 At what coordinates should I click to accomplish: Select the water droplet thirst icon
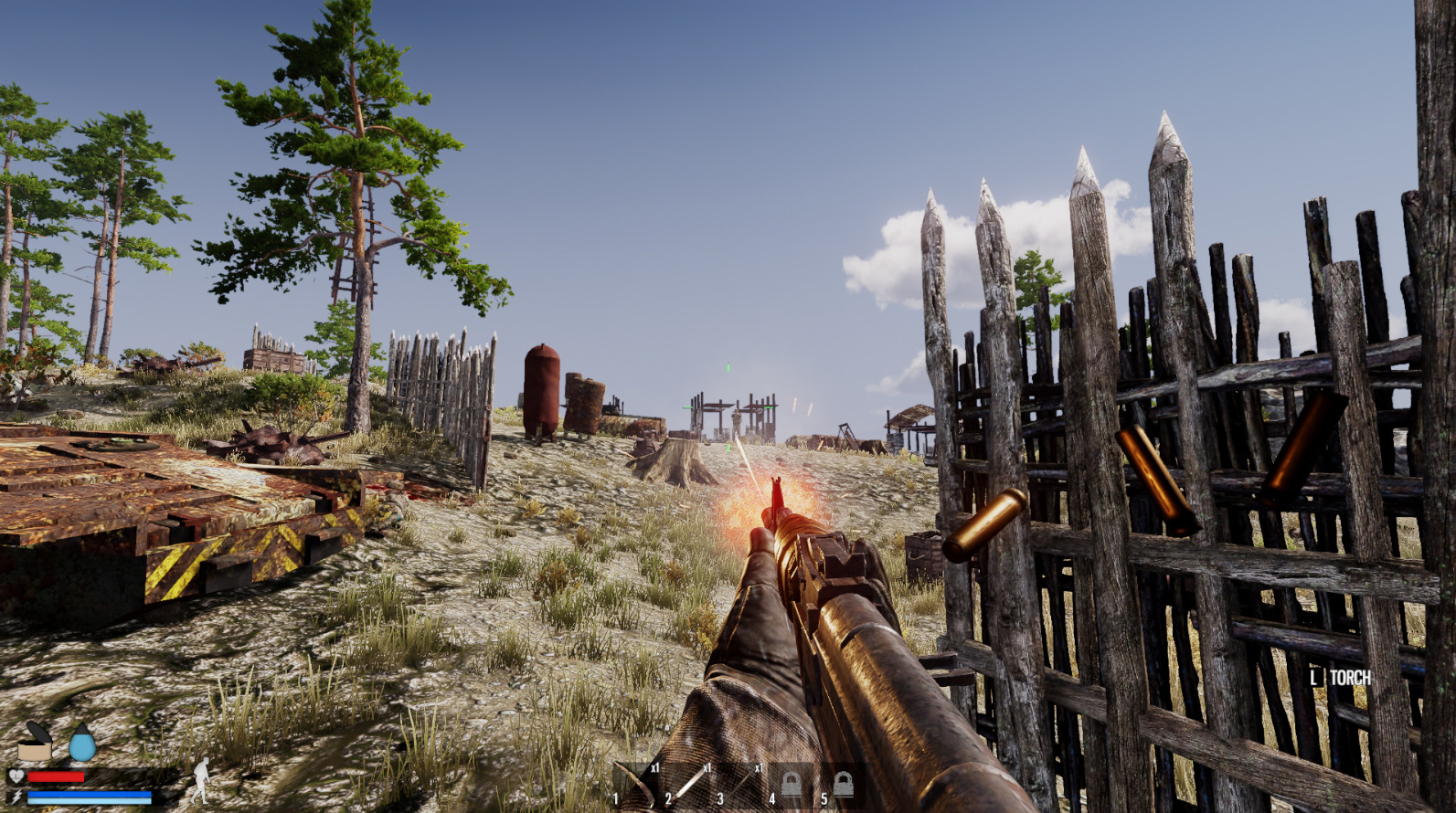pos(82,743)
